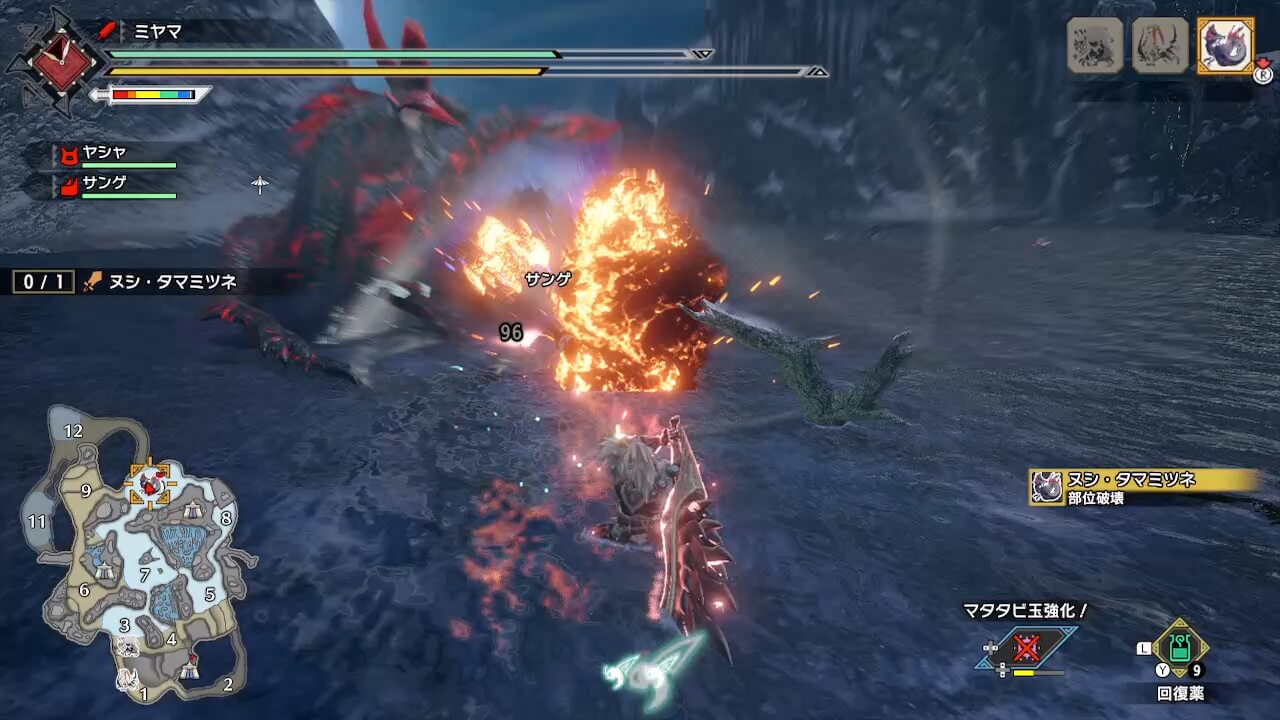
Task: Select the highlighted Mizutsune target monster icon
Action: coord(1225,45)
